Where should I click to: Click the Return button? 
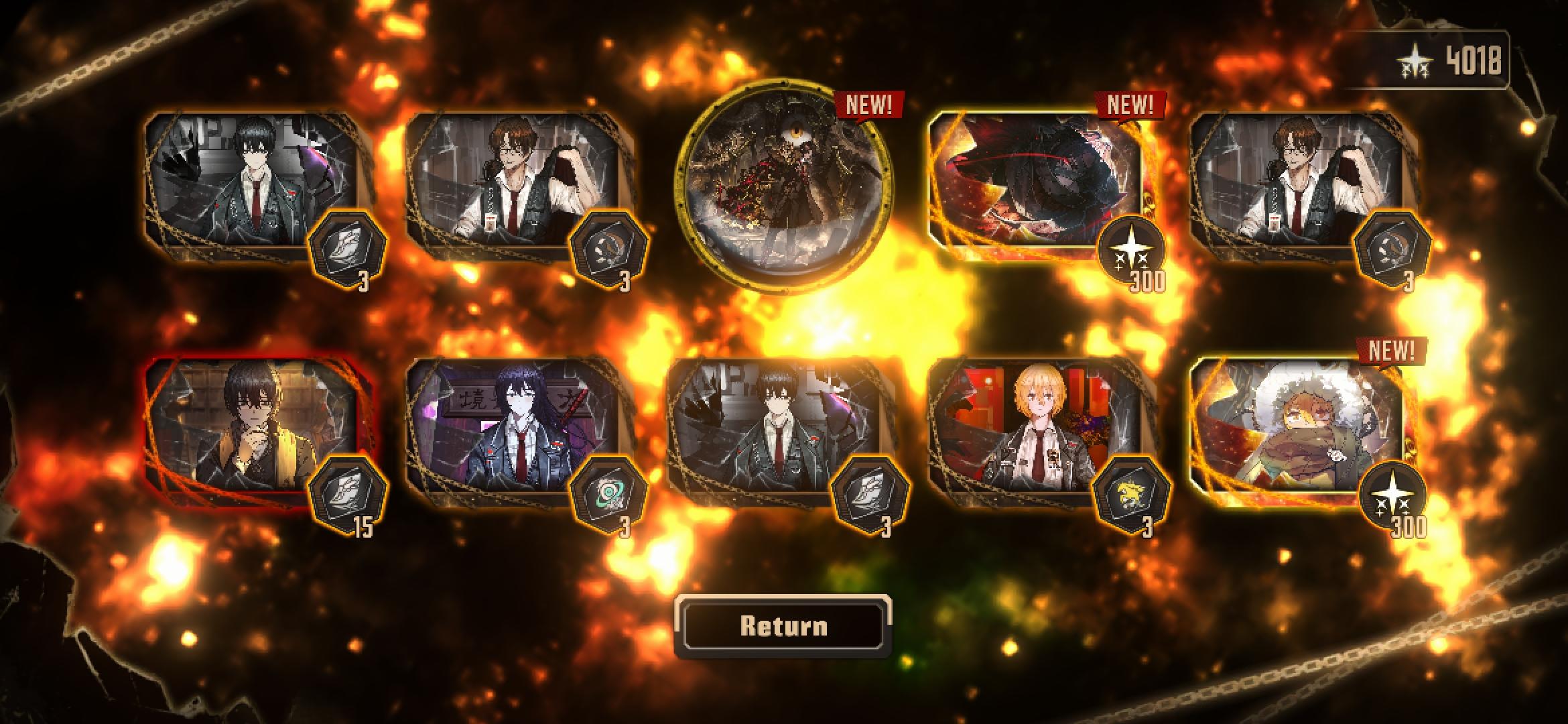coord(784,626)
